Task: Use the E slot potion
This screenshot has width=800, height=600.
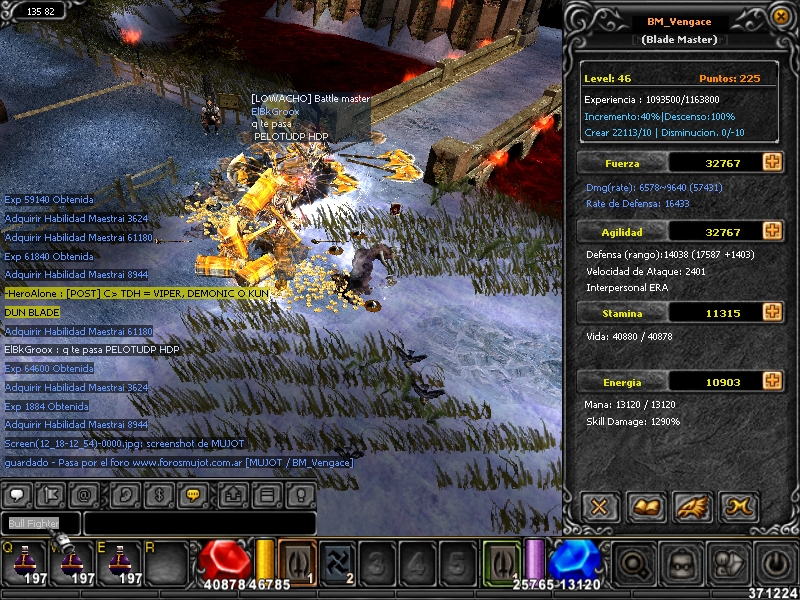Action: point(120,562)
